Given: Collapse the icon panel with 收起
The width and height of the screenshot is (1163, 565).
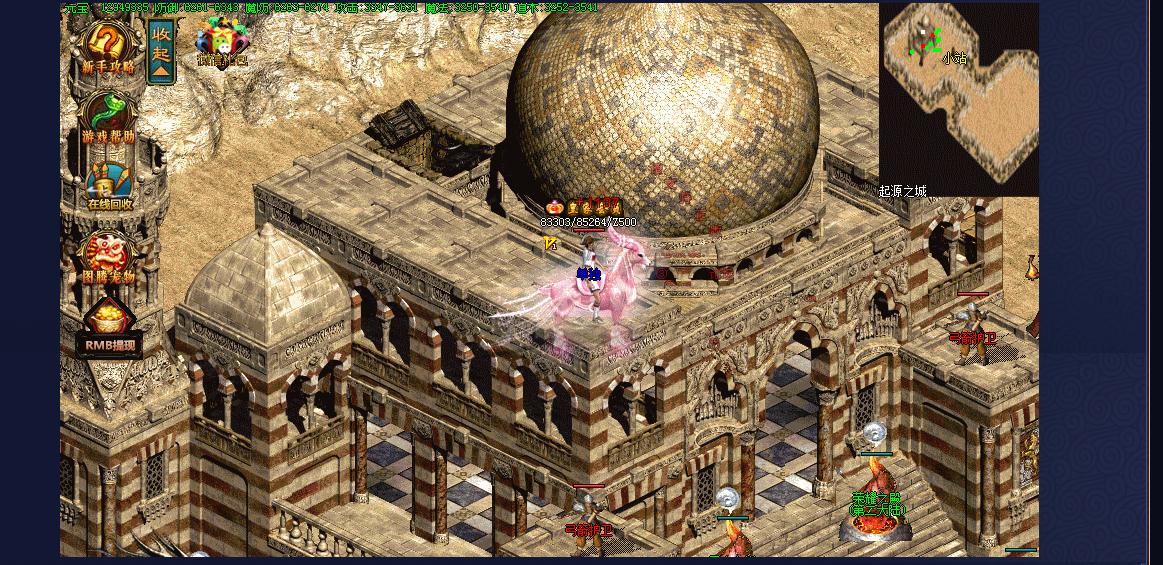Looking at the screenshot, I should 161,51.
